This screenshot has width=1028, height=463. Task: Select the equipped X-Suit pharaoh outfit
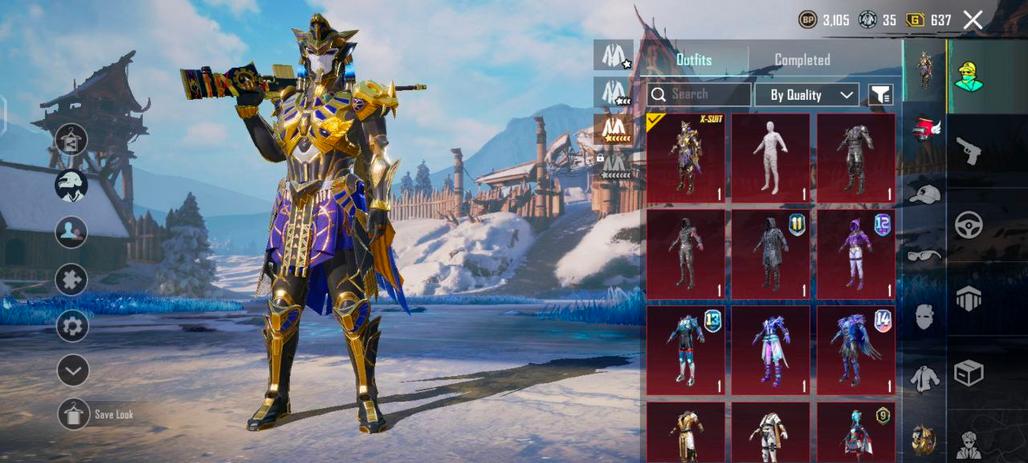pyautogui.click(x=685, y=158)
